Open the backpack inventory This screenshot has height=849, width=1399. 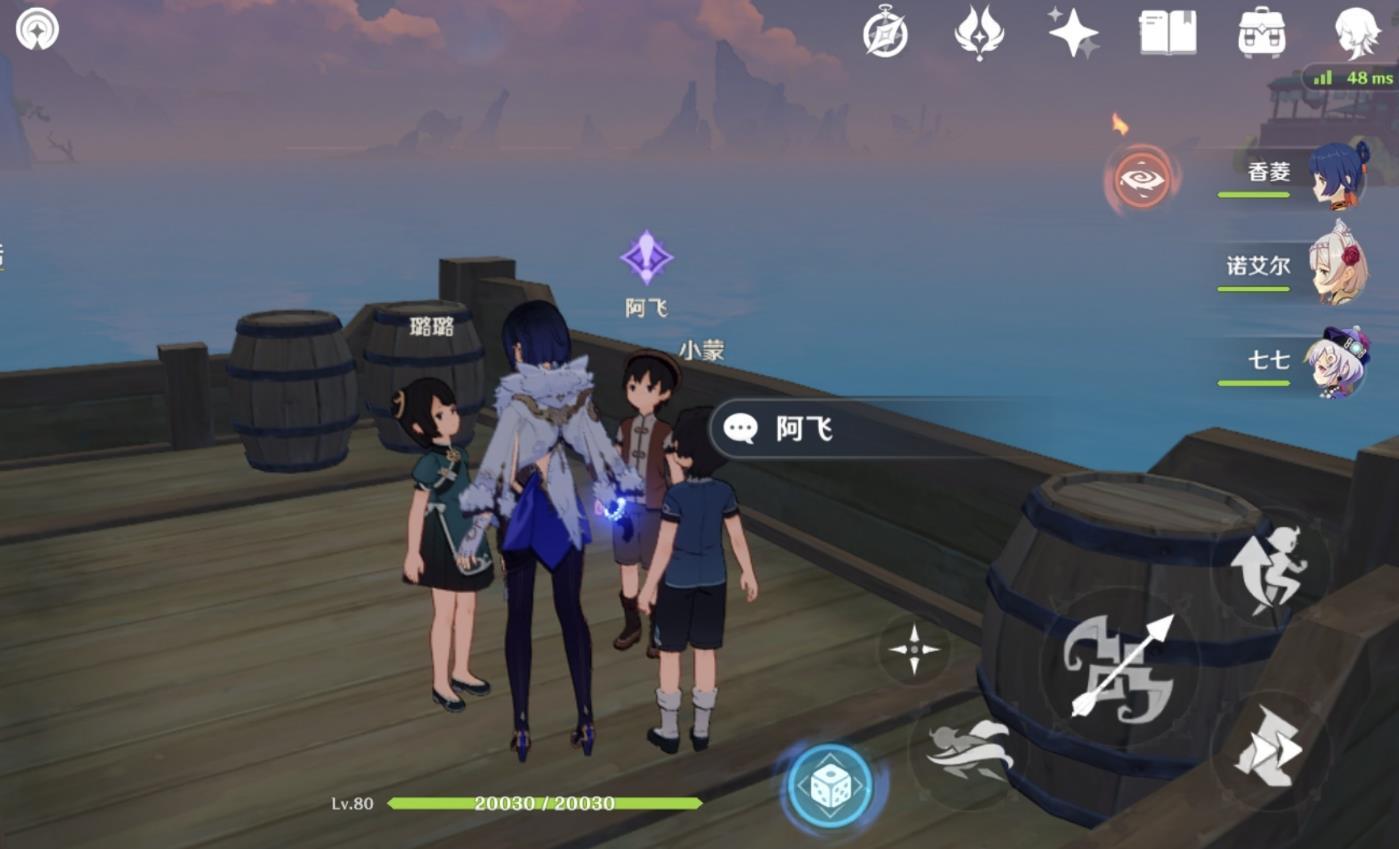coord(1261,33)
